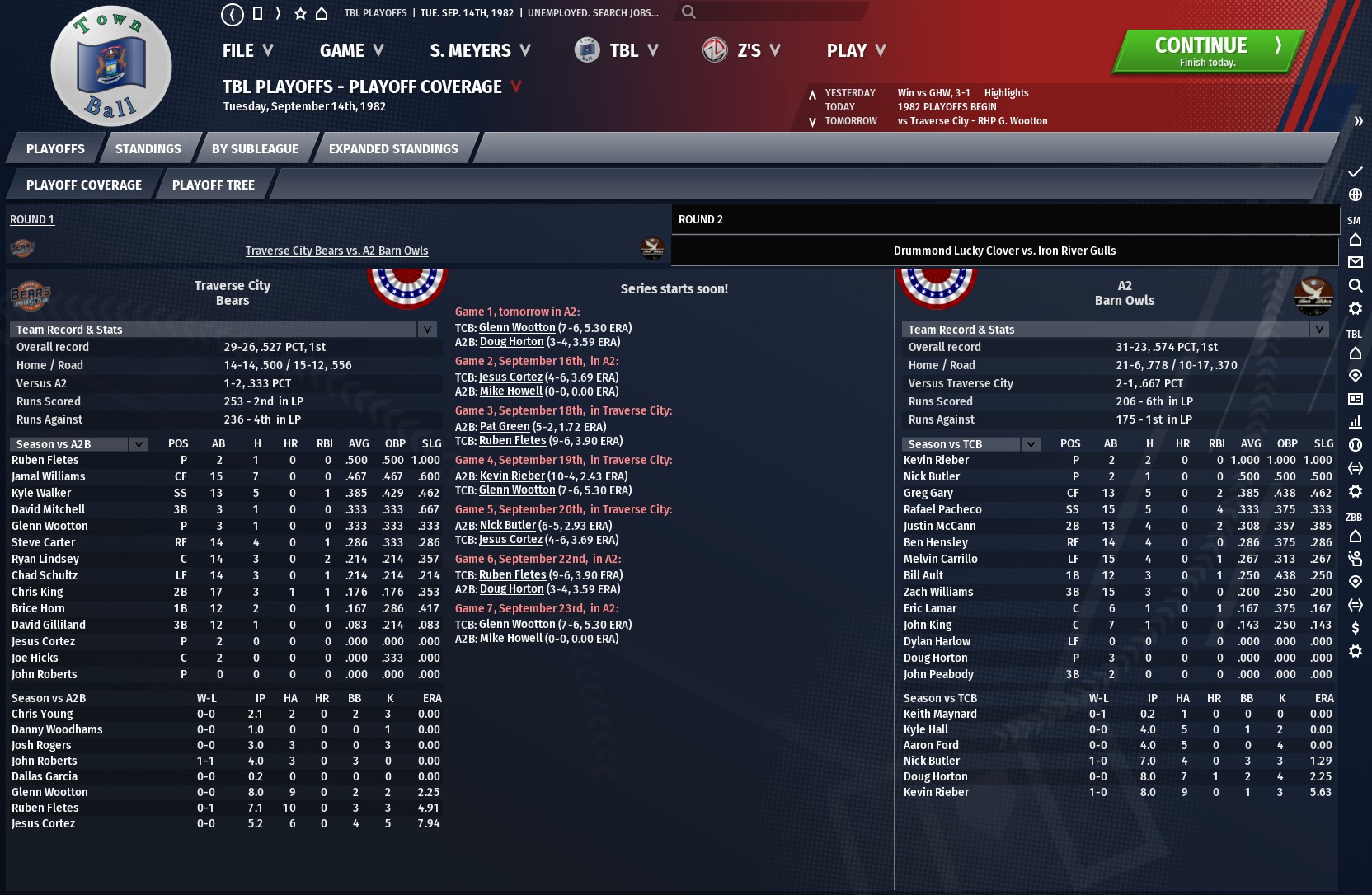View Highlights of yesterday's game

tap(1006, 93)
